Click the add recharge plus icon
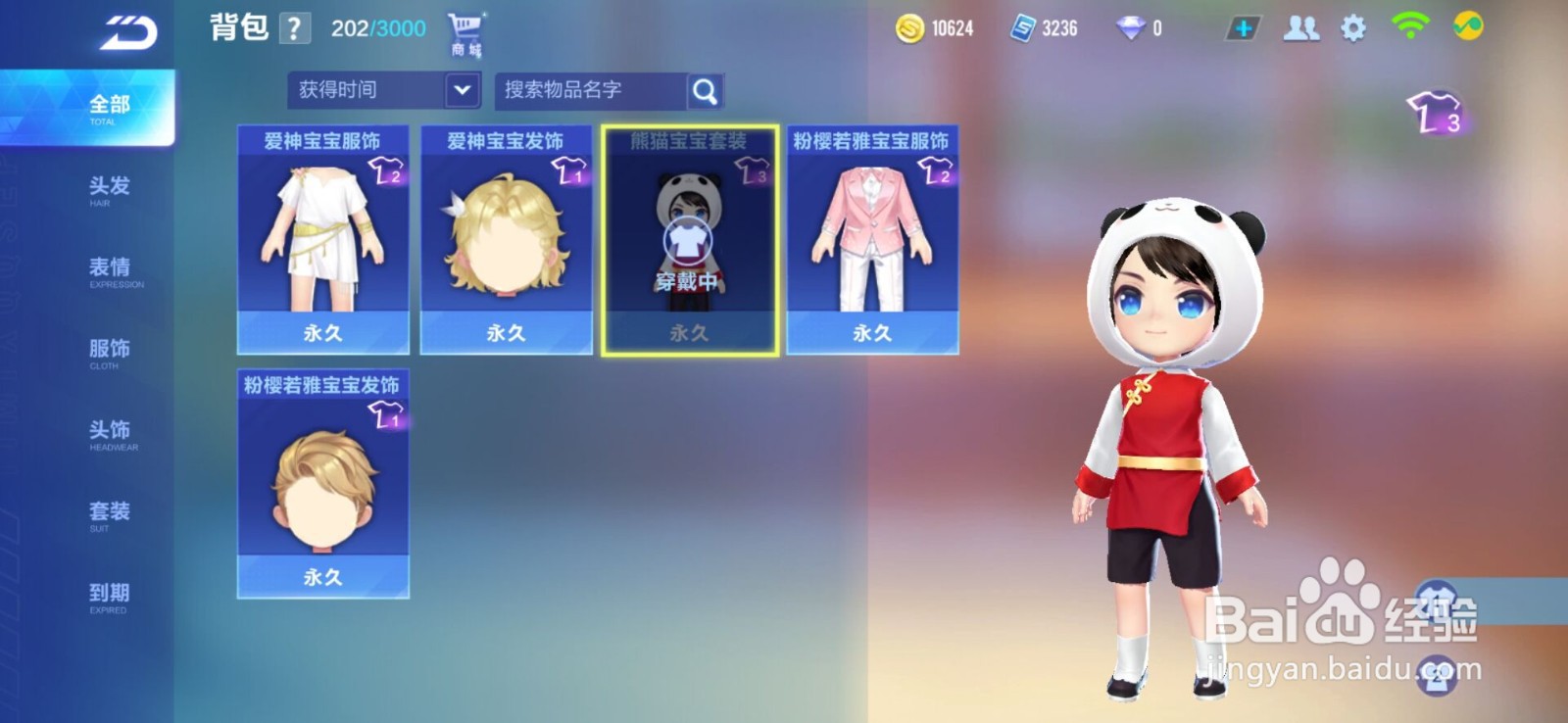 pos(1242,28)
